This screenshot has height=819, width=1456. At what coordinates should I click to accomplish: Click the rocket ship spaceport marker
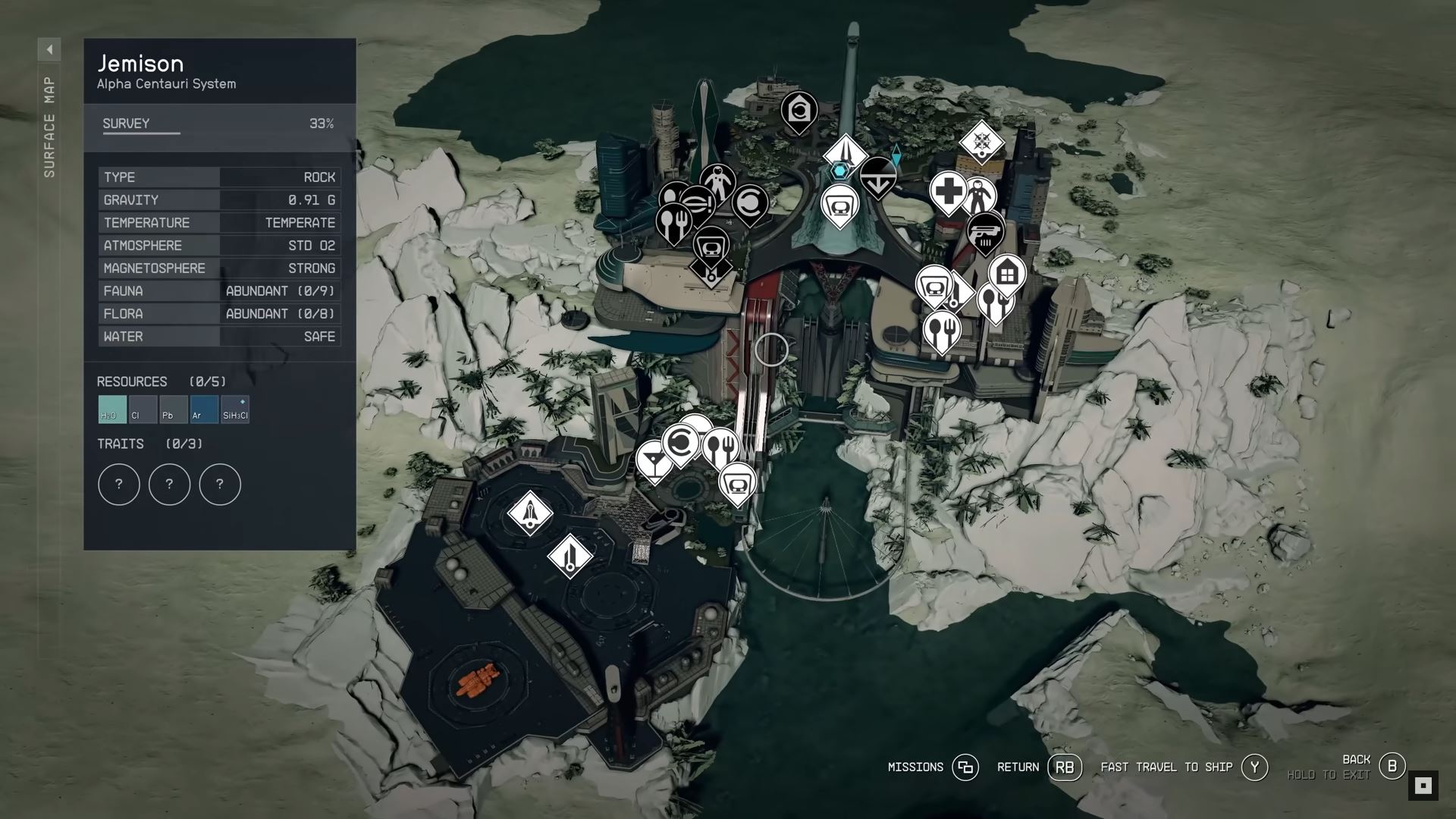pyautogui.click(x=529, y=513)
